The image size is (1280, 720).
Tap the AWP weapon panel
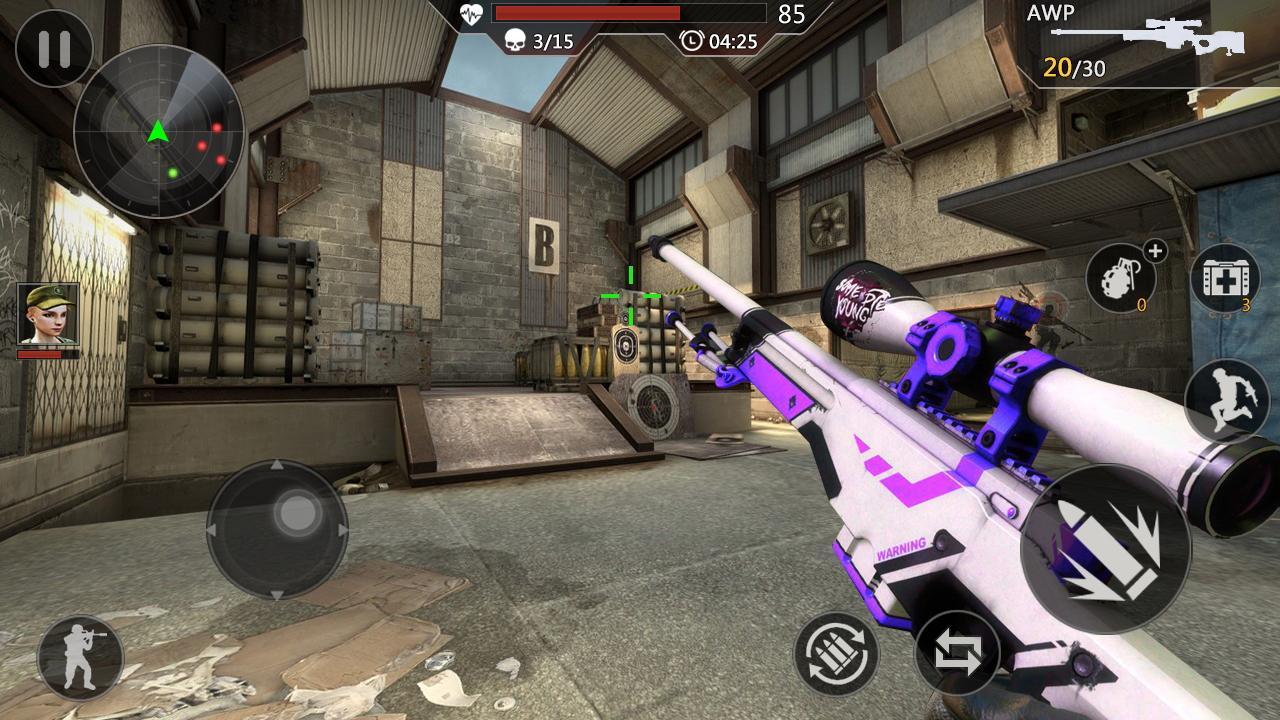click(1140, 44)
